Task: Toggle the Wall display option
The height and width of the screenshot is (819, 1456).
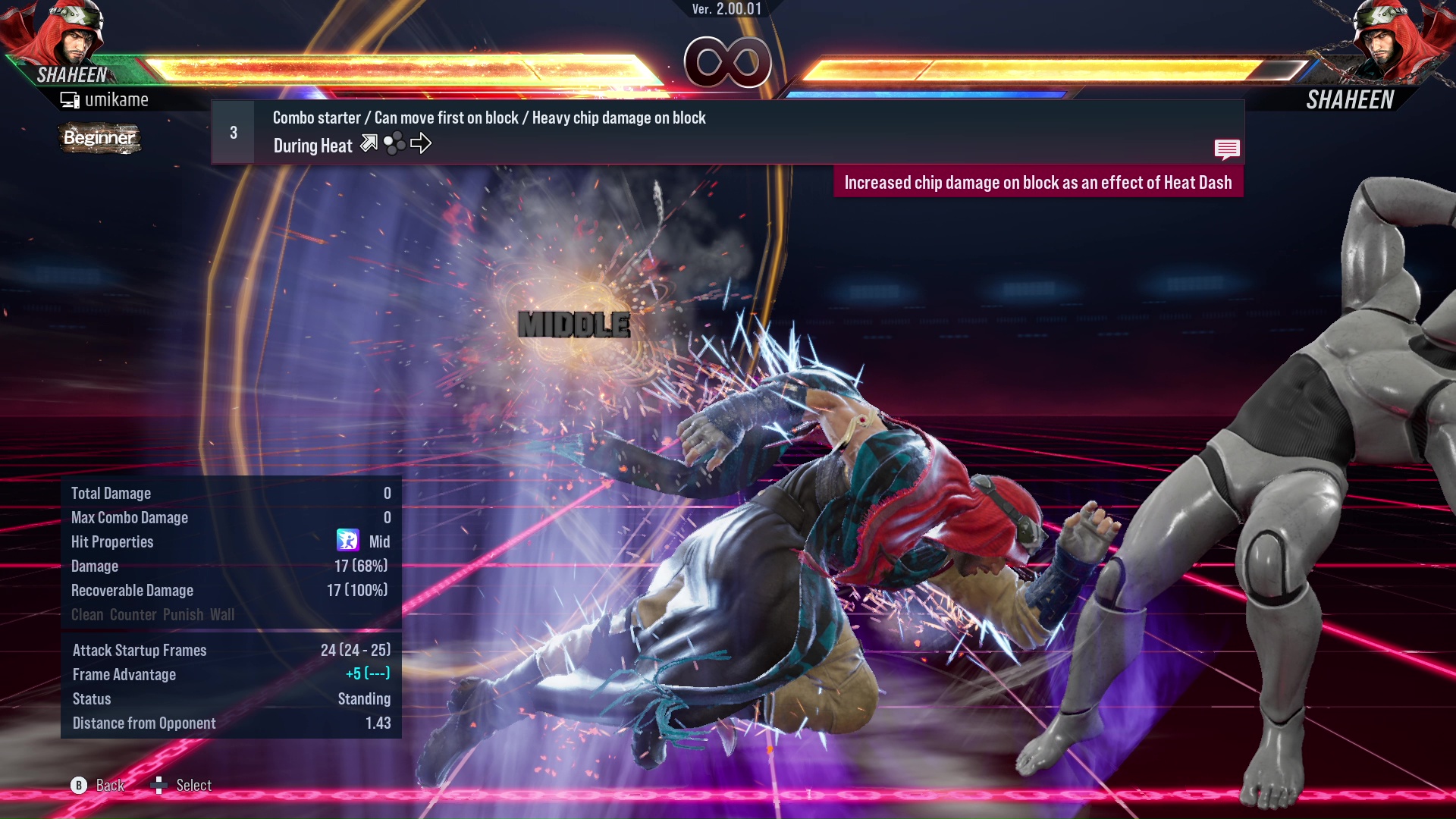Action: pos(224,615)
